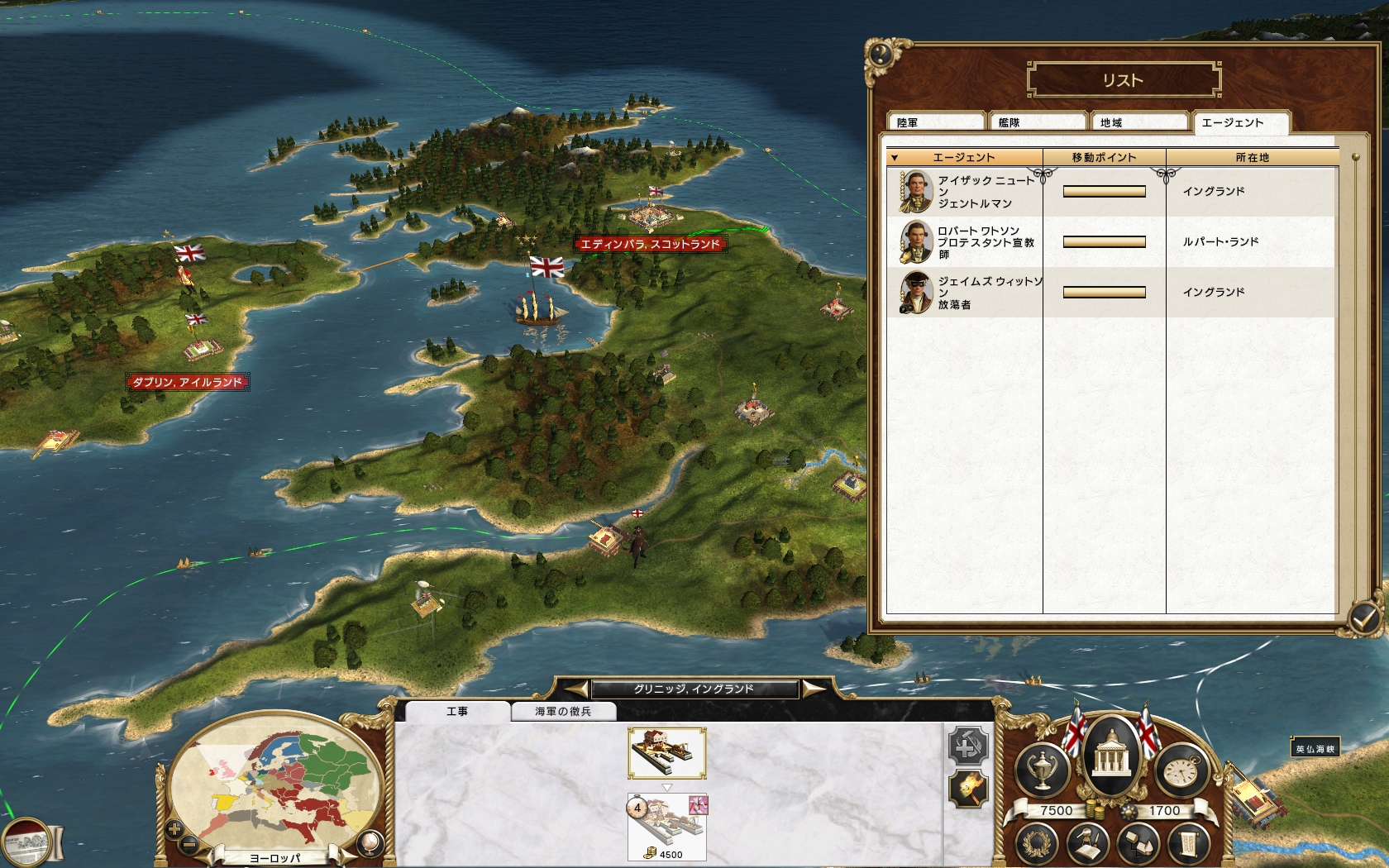Image resolution: width=1389 pixels, height=868 pixels.
Task: Sort list by 移動ポイント column header
Action: point(1104,157)
